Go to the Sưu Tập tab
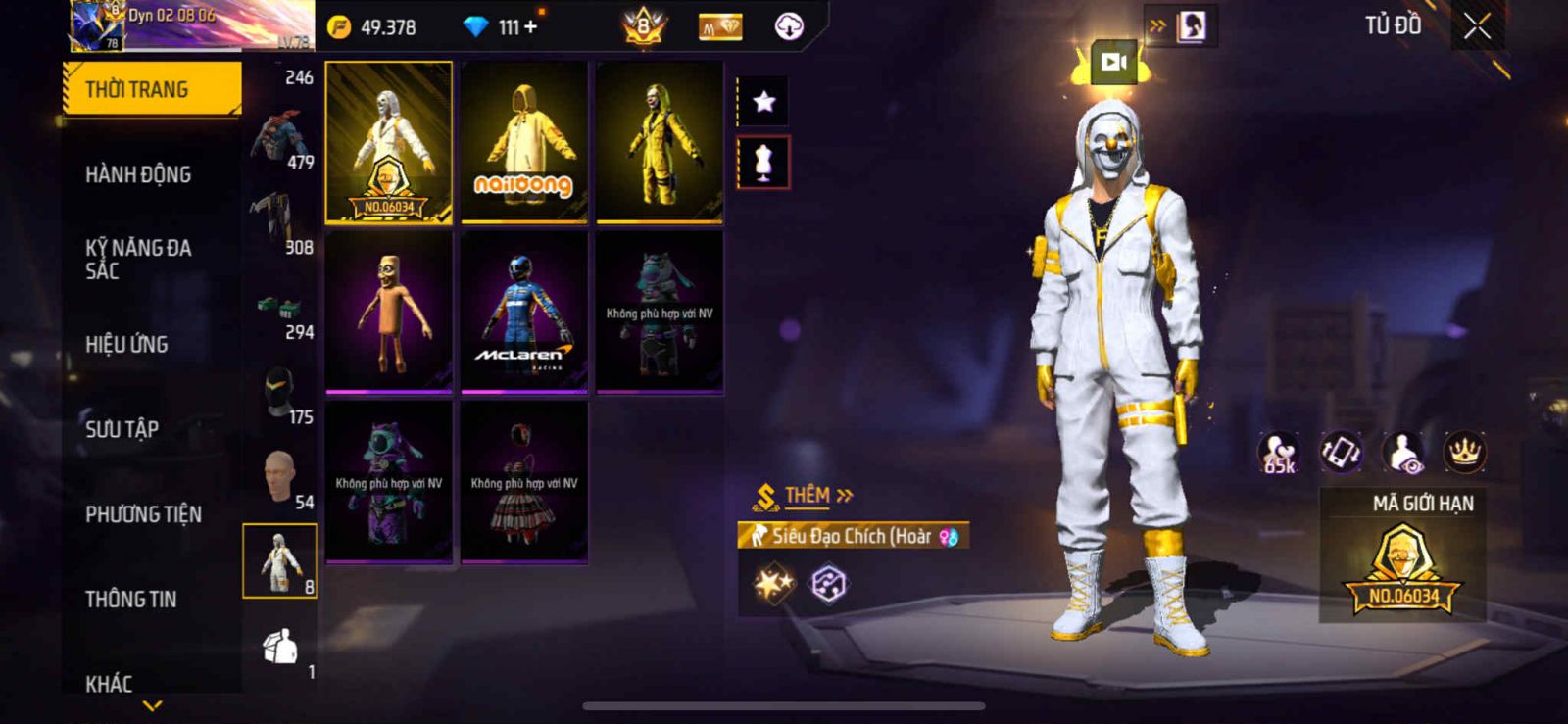This screenshot has height=724, width=1568. tap(122, 429)
